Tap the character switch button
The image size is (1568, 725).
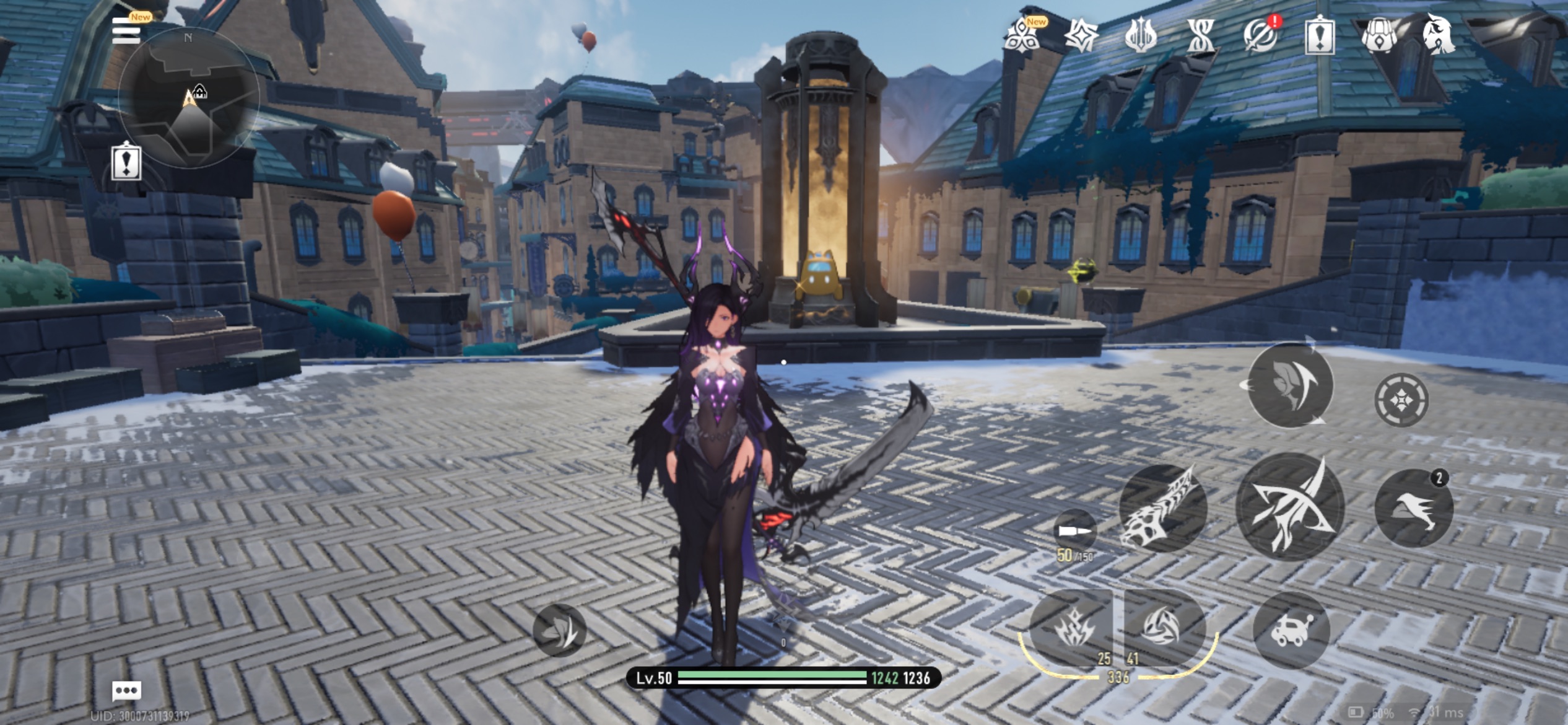1290,385
